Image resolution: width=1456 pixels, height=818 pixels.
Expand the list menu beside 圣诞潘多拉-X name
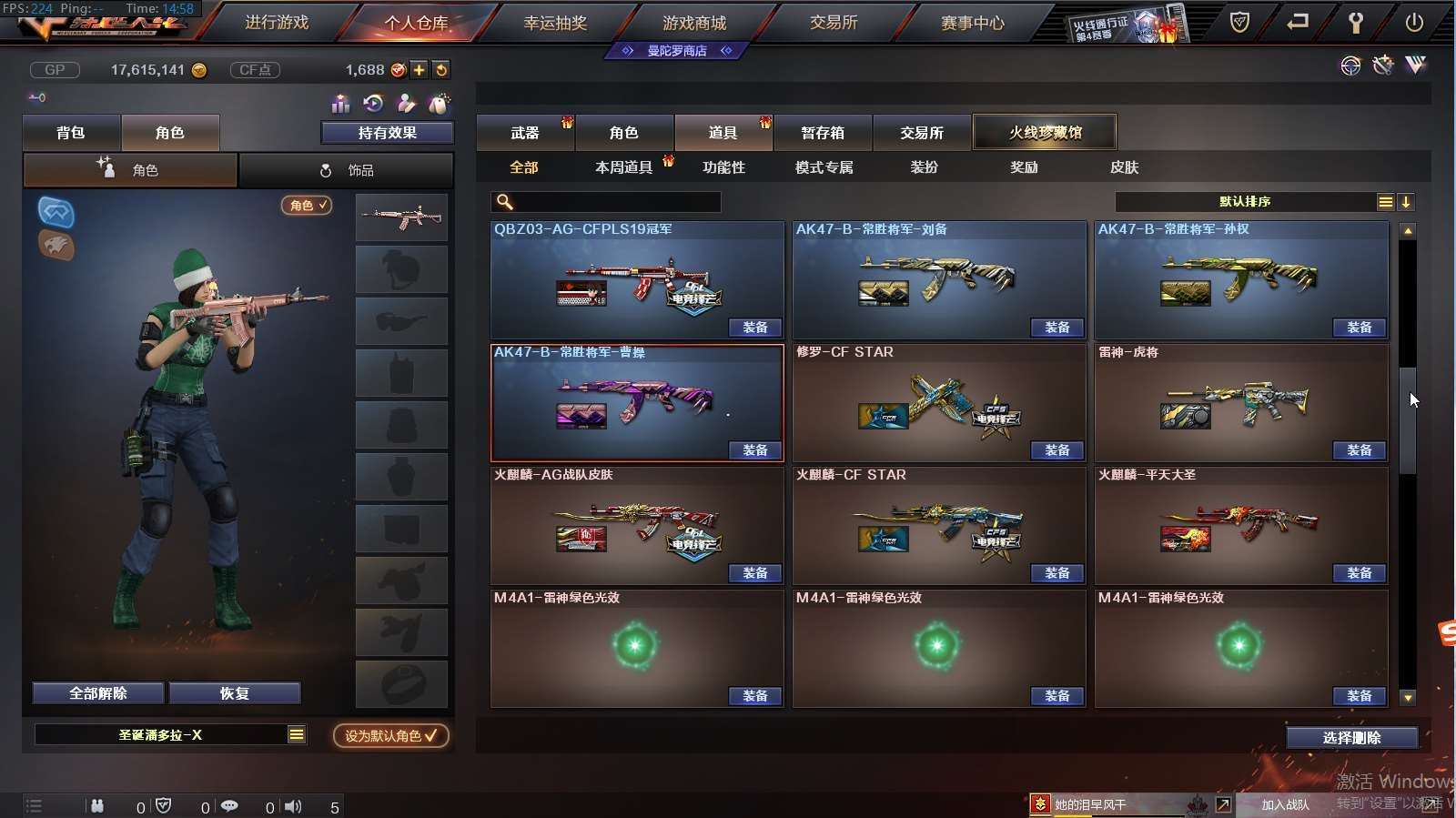(296, 733)
